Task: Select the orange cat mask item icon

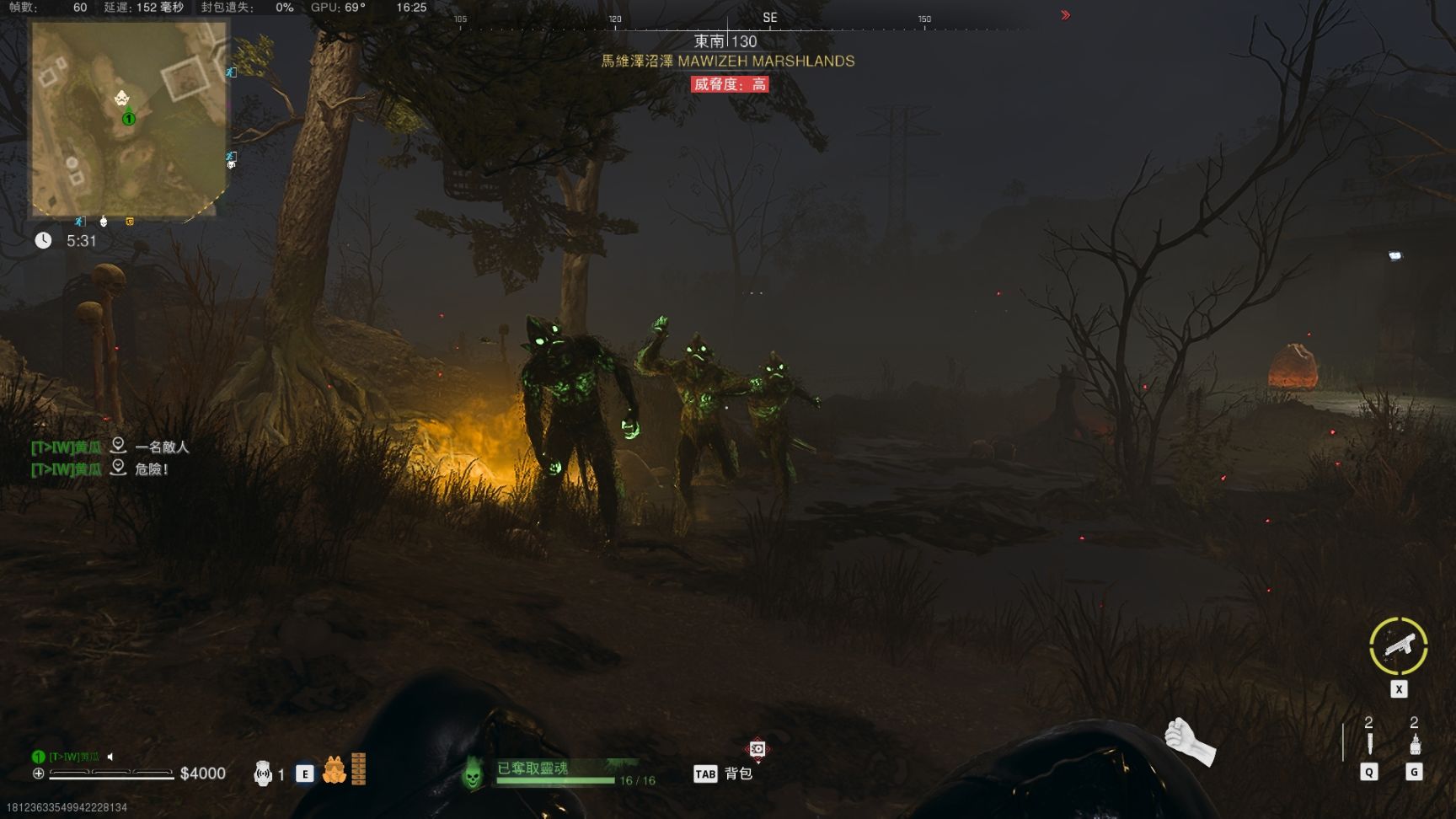Action: point(334,770)
